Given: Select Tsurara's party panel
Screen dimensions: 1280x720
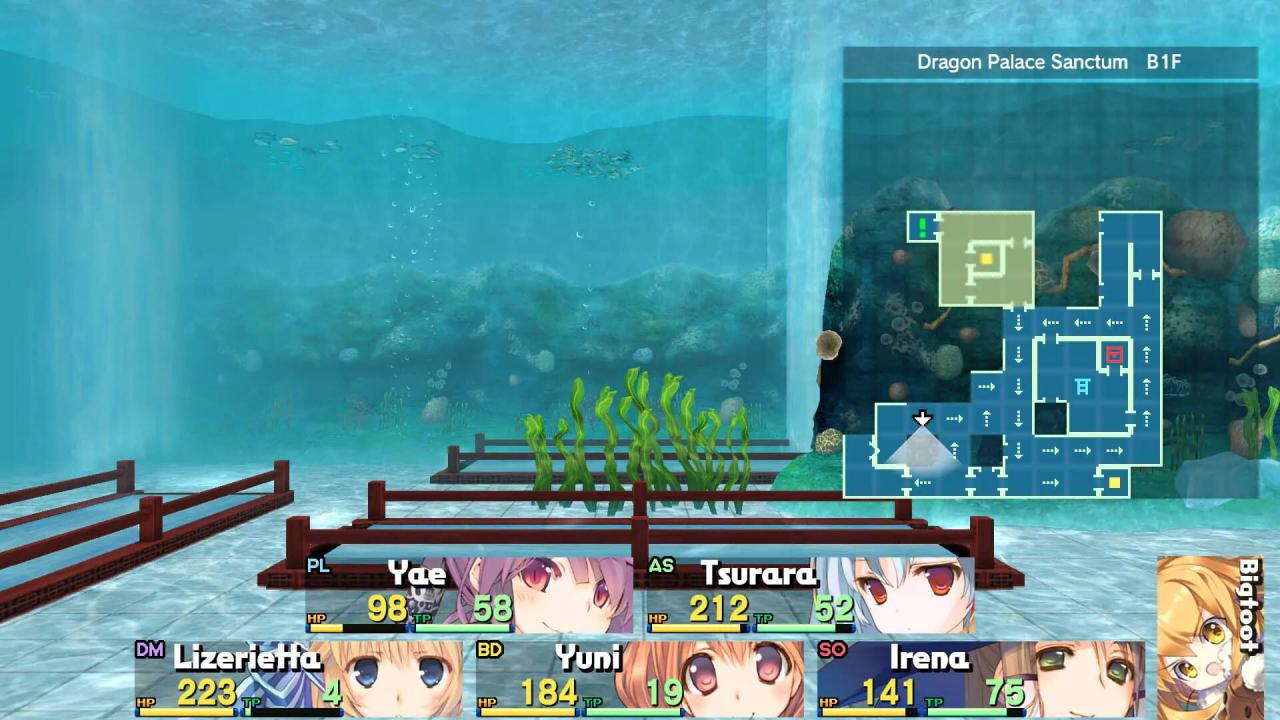Looking at the screenshot, I should click(810, 596).
